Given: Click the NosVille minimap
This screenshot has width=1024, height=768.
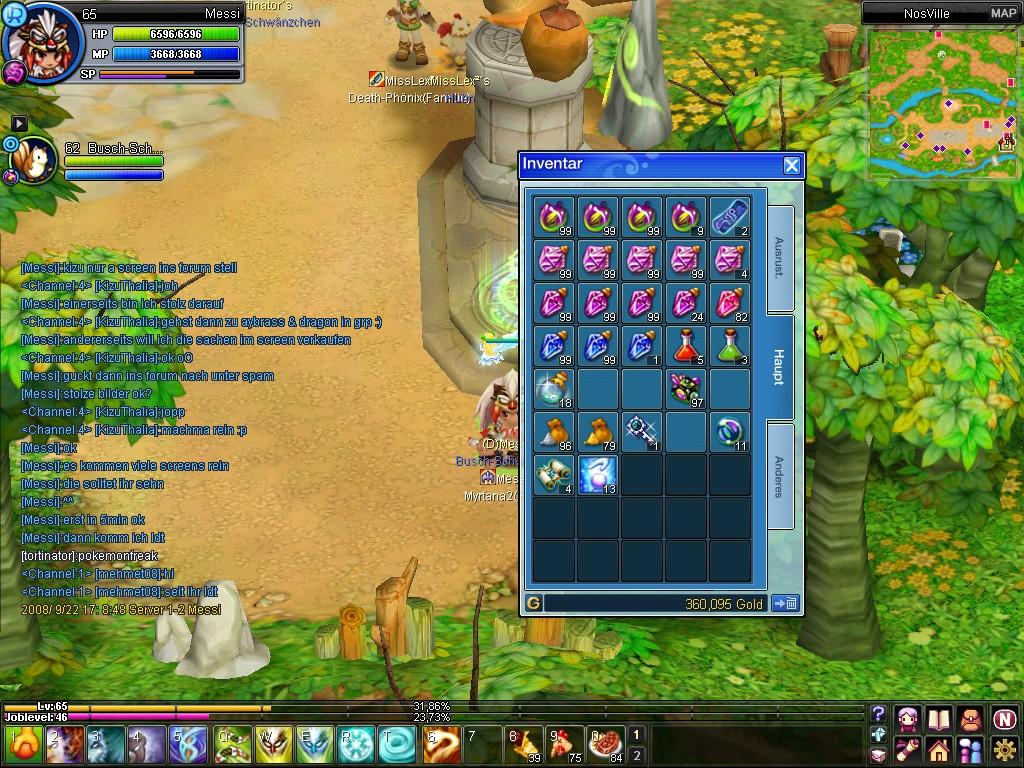Looking at the screenshot, I should [x=942, y=102].
